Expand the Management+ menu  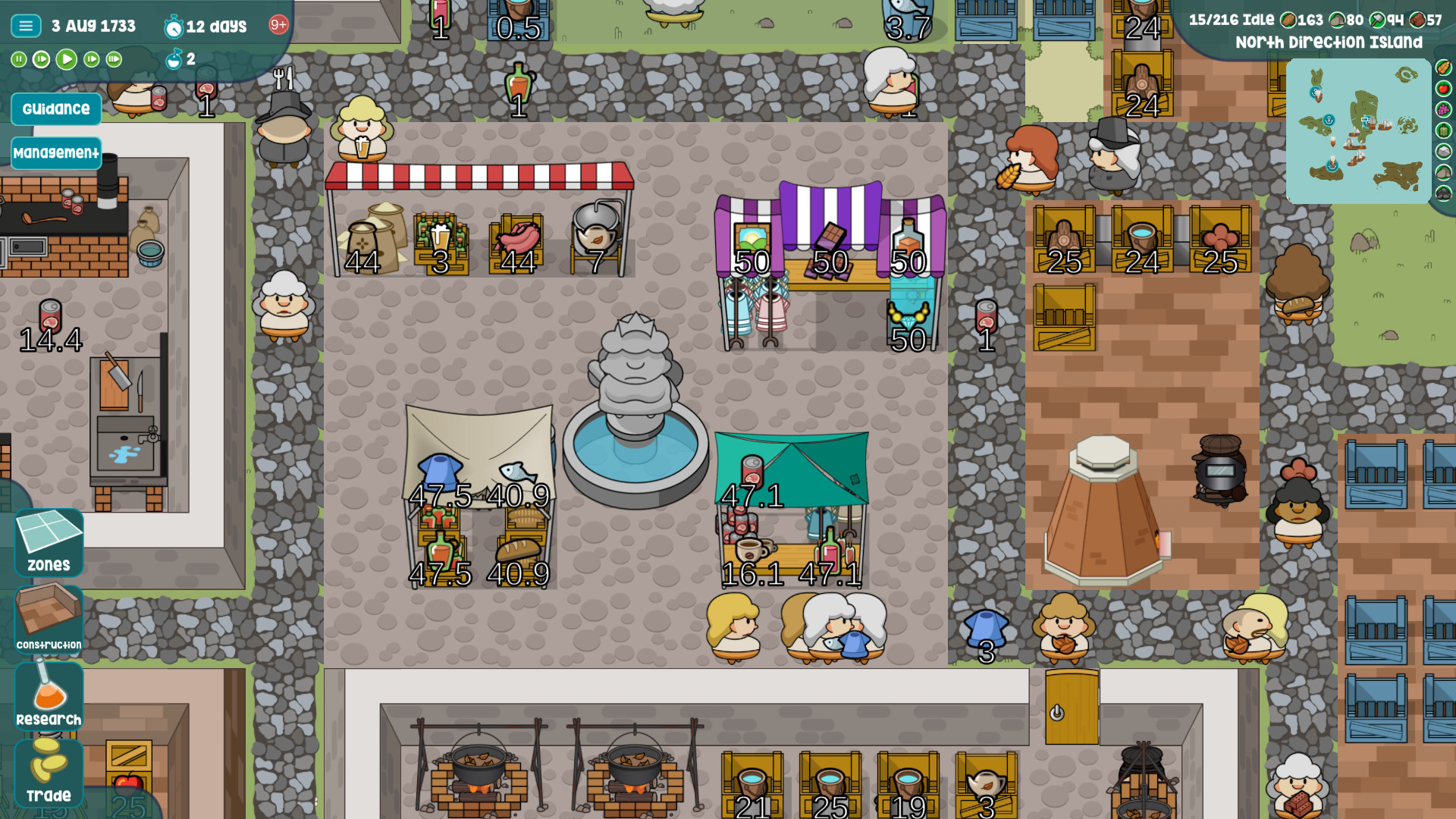[x=56, y=152]
